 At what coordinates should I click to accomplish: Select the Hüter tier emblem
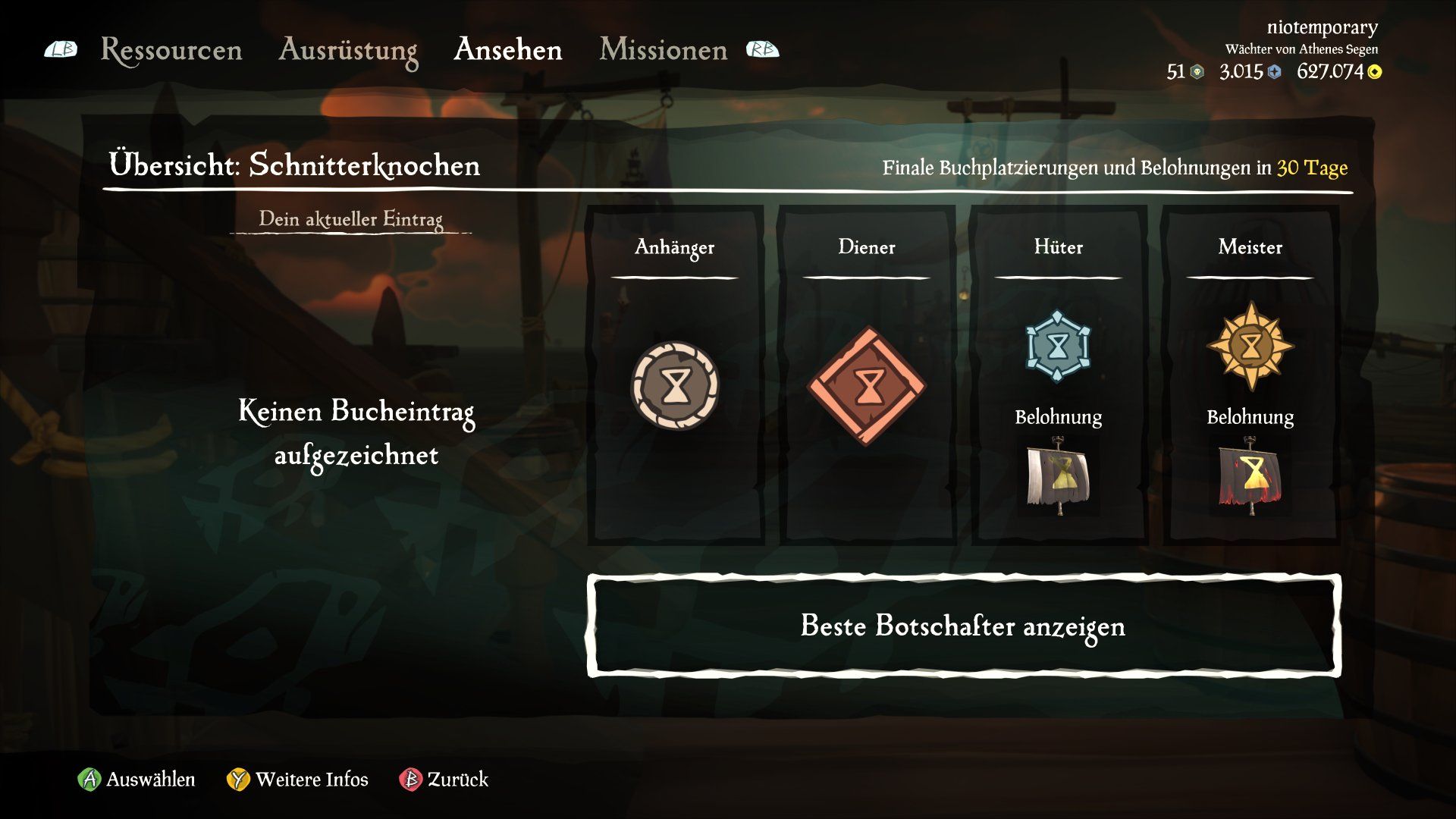(1058, 346)
